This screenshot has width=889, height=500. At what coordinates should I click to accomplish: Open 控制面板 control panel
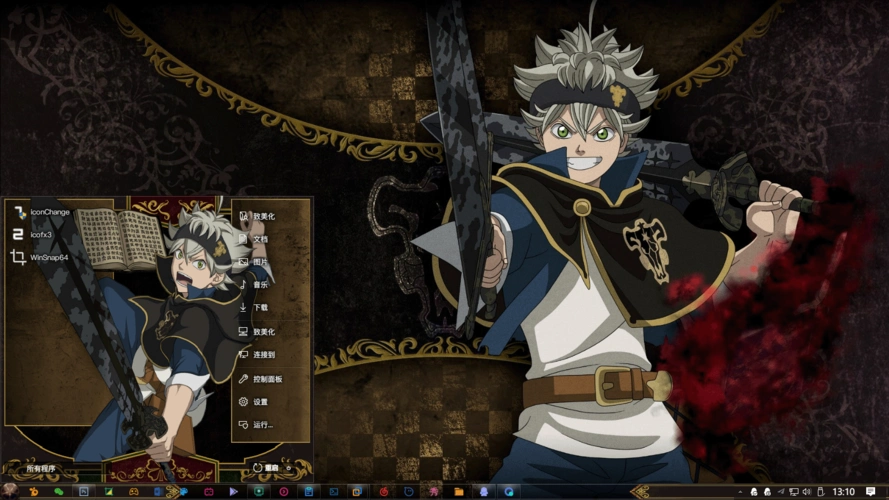[267, 379]
